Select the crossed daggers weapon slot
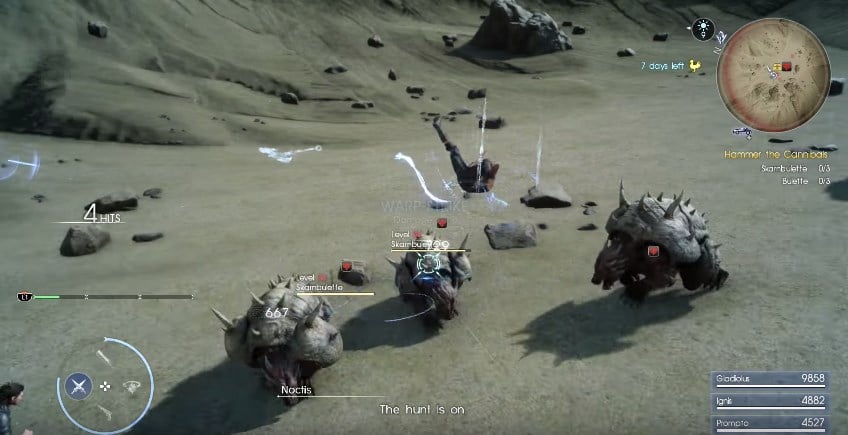The image size is (848, 435). [80, 385]
